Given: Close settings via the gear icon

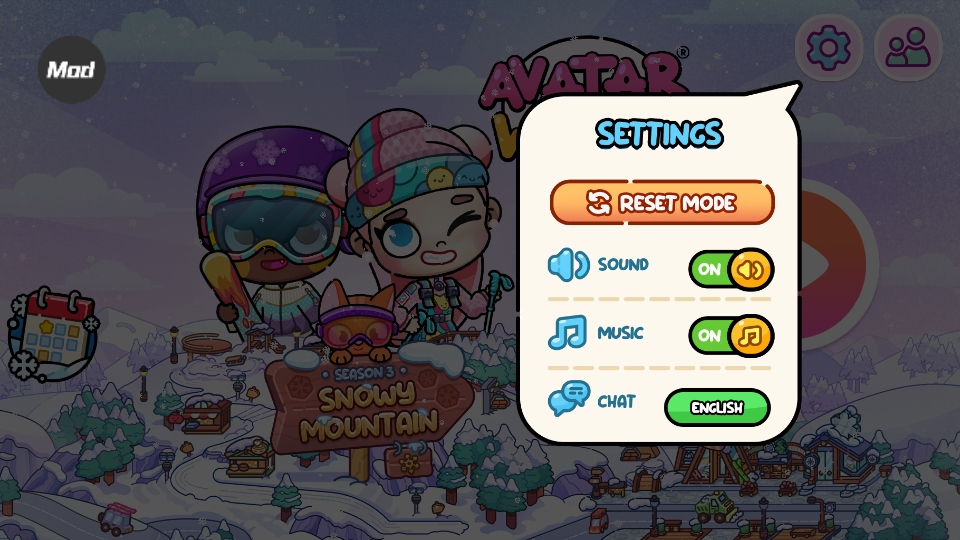Looking at the screenshot, I should (x=828, y=48).
